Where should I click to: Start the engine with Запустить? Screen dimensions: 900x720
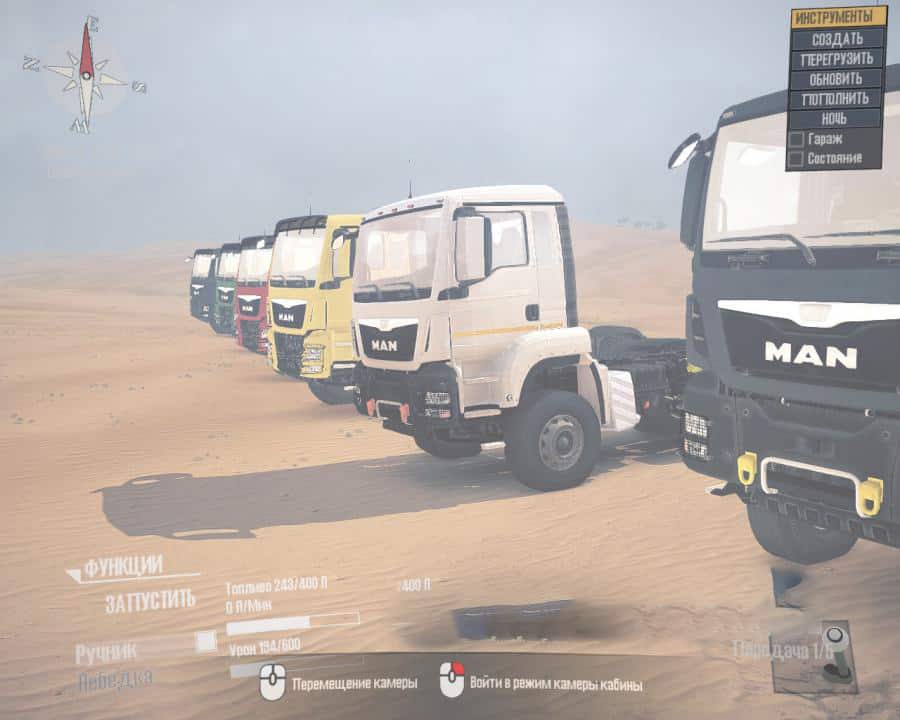click(150, 601)
